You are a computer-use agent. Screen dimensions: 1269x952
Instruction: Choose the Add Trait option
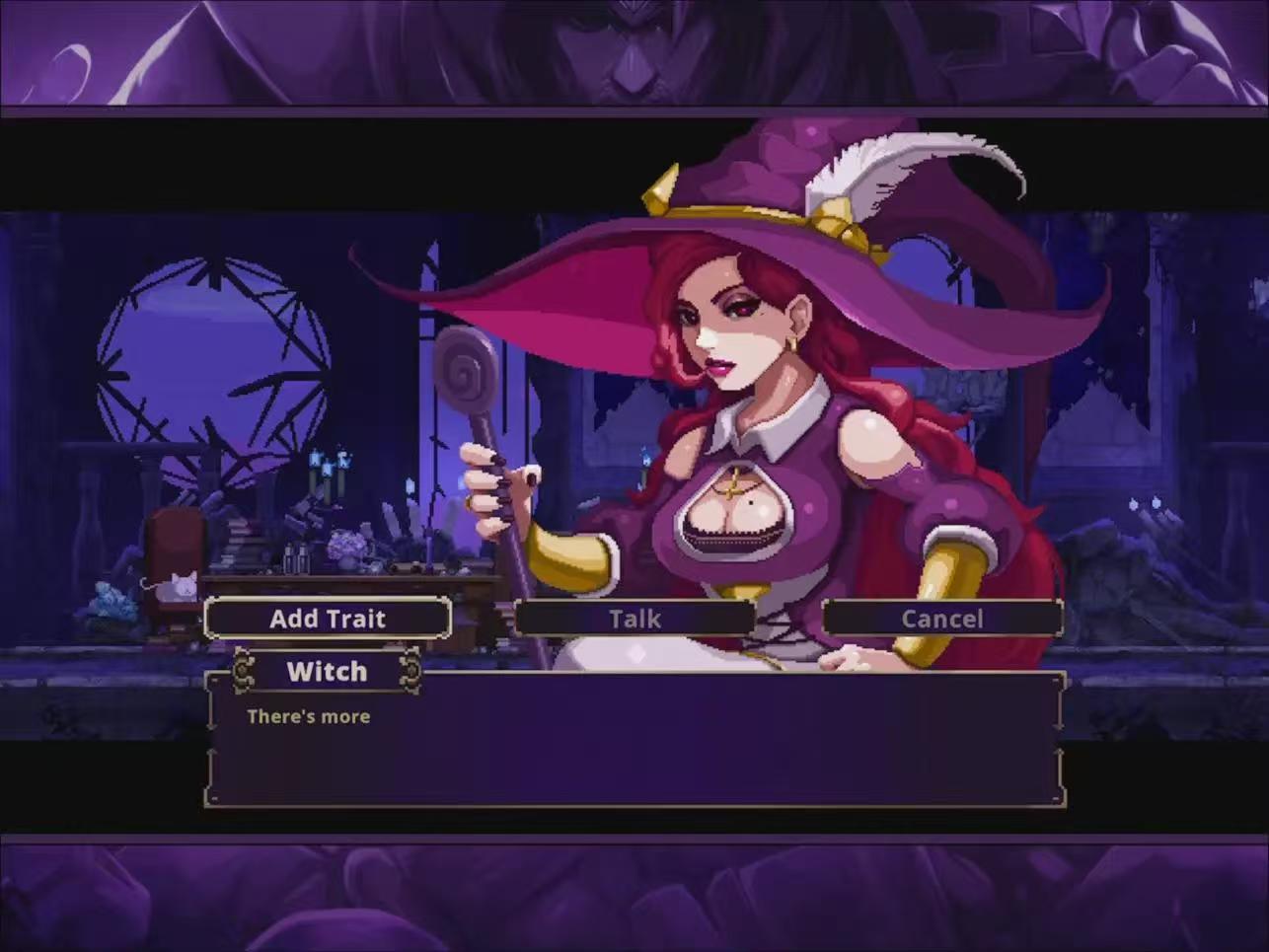click(328, 619)
